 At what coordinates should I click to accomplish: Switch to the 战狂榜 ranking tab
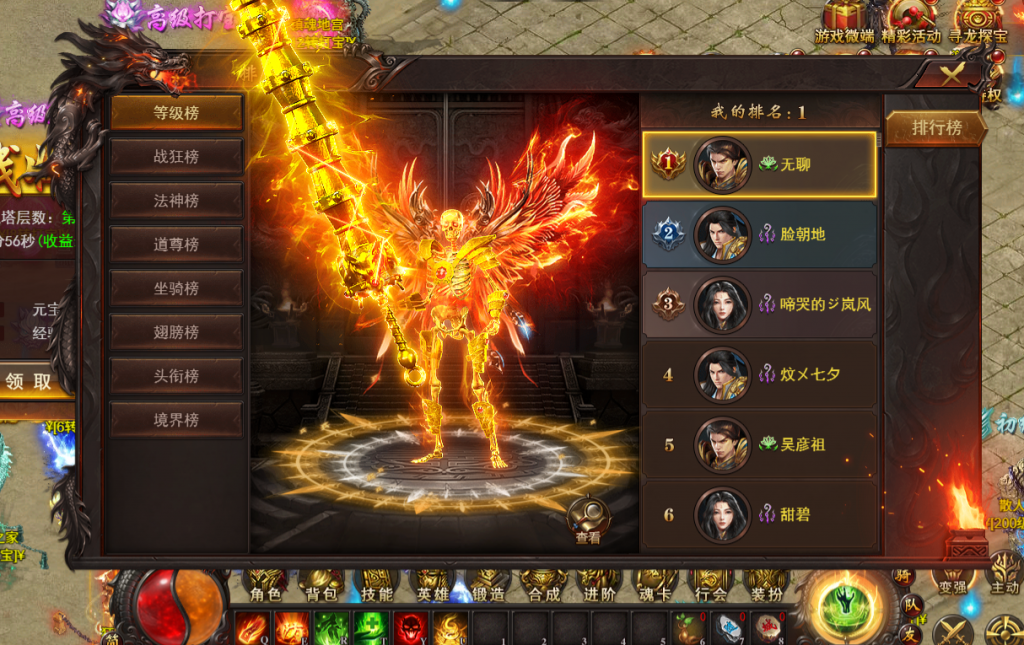pos(176,157)
